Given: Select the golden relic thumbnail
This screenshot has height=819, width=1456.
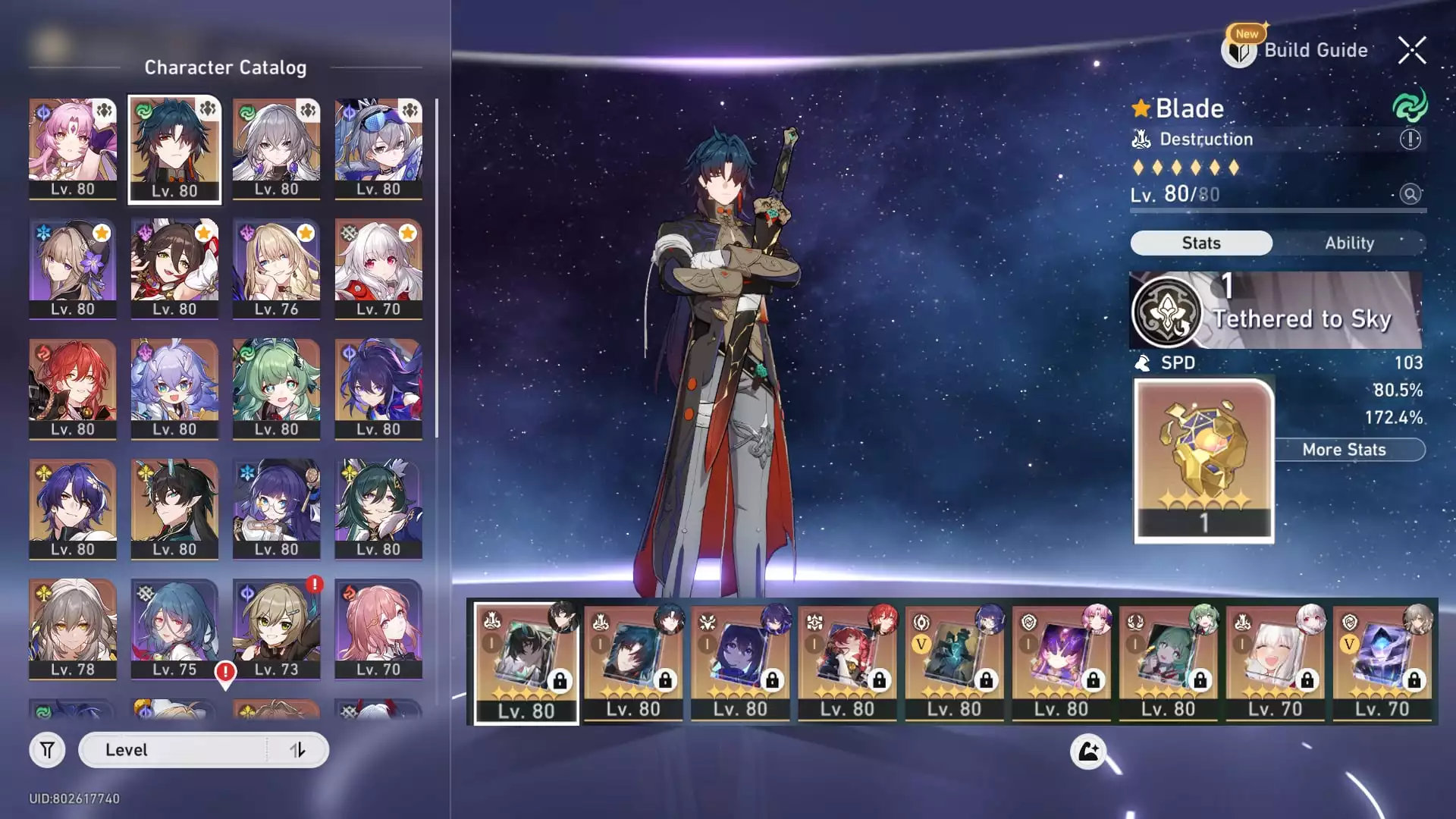Looking at the screenshot, I should (x=1203, y=460).
